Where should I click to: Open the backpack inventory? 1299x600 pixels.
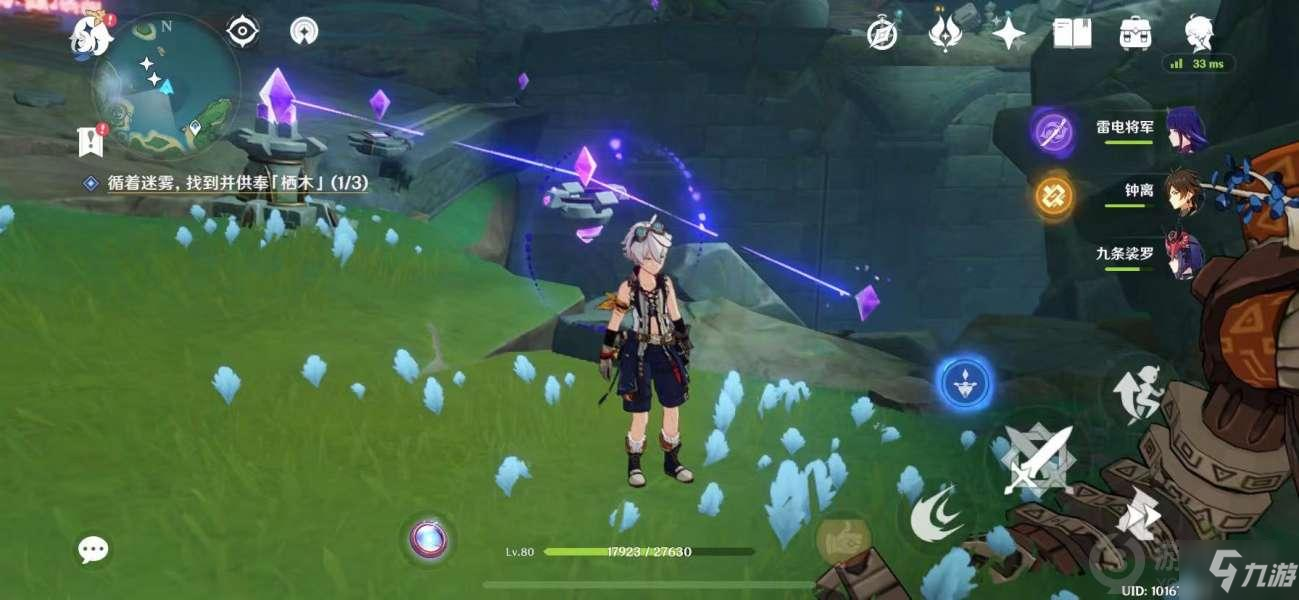pos(1135,34)
